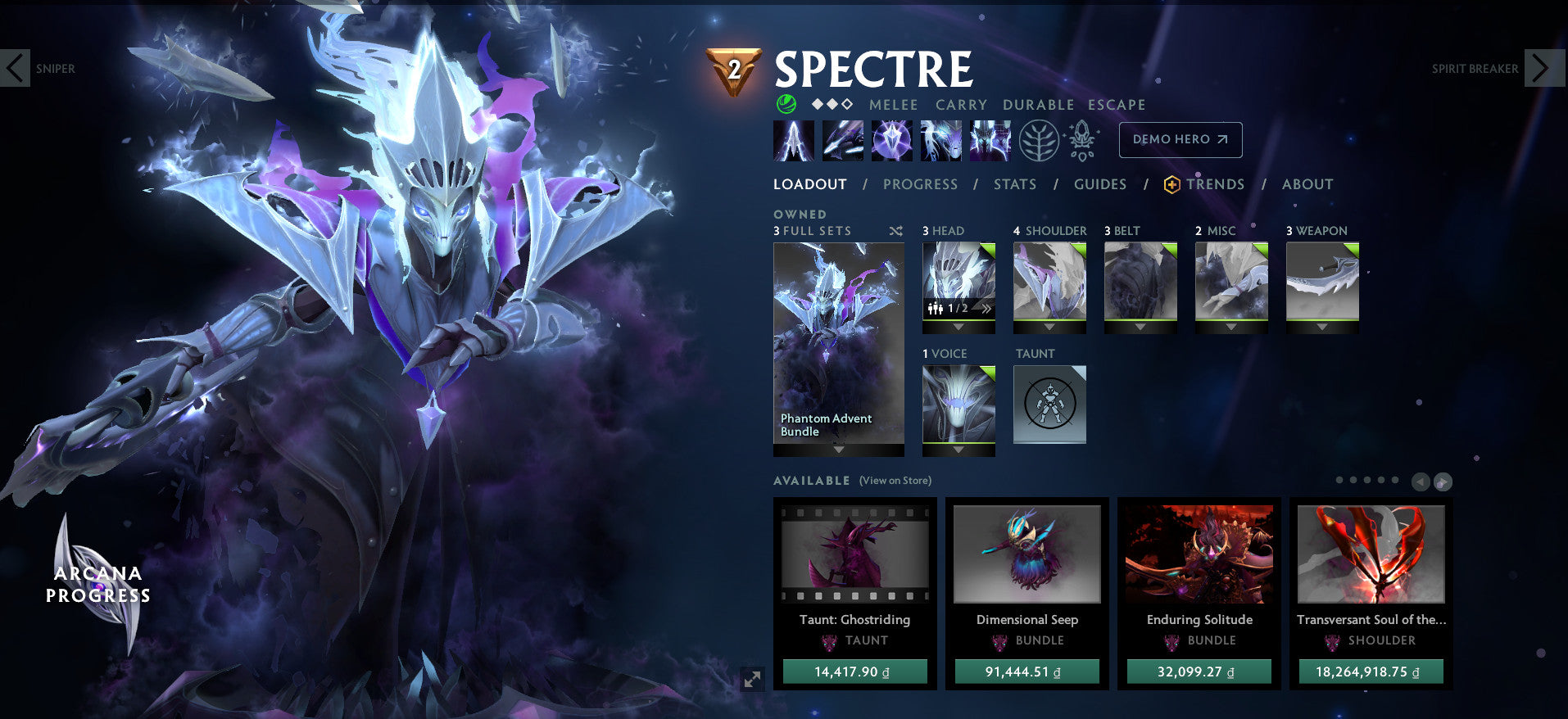Select the Spectral Dagger ability icon
Image resolution: width=1568 pixels, height=719 pixels.
(x=793, y=139)
